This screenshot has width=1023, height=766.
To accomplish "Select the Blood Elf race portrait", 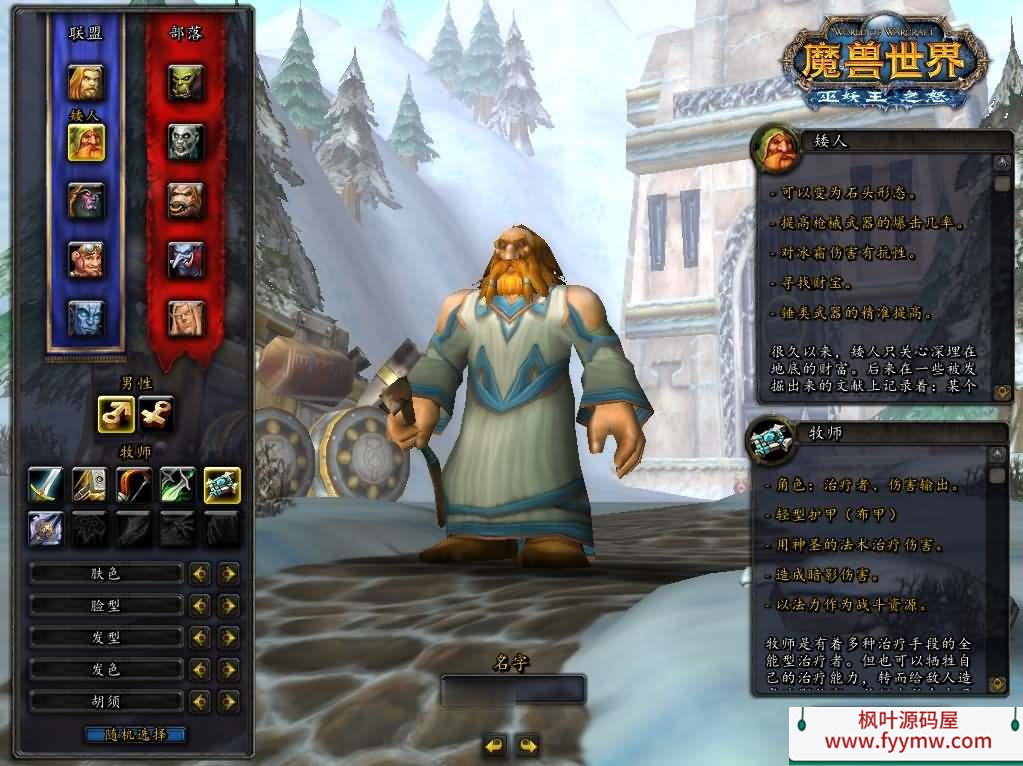I will pyautogui.click(x=185, y=318).
